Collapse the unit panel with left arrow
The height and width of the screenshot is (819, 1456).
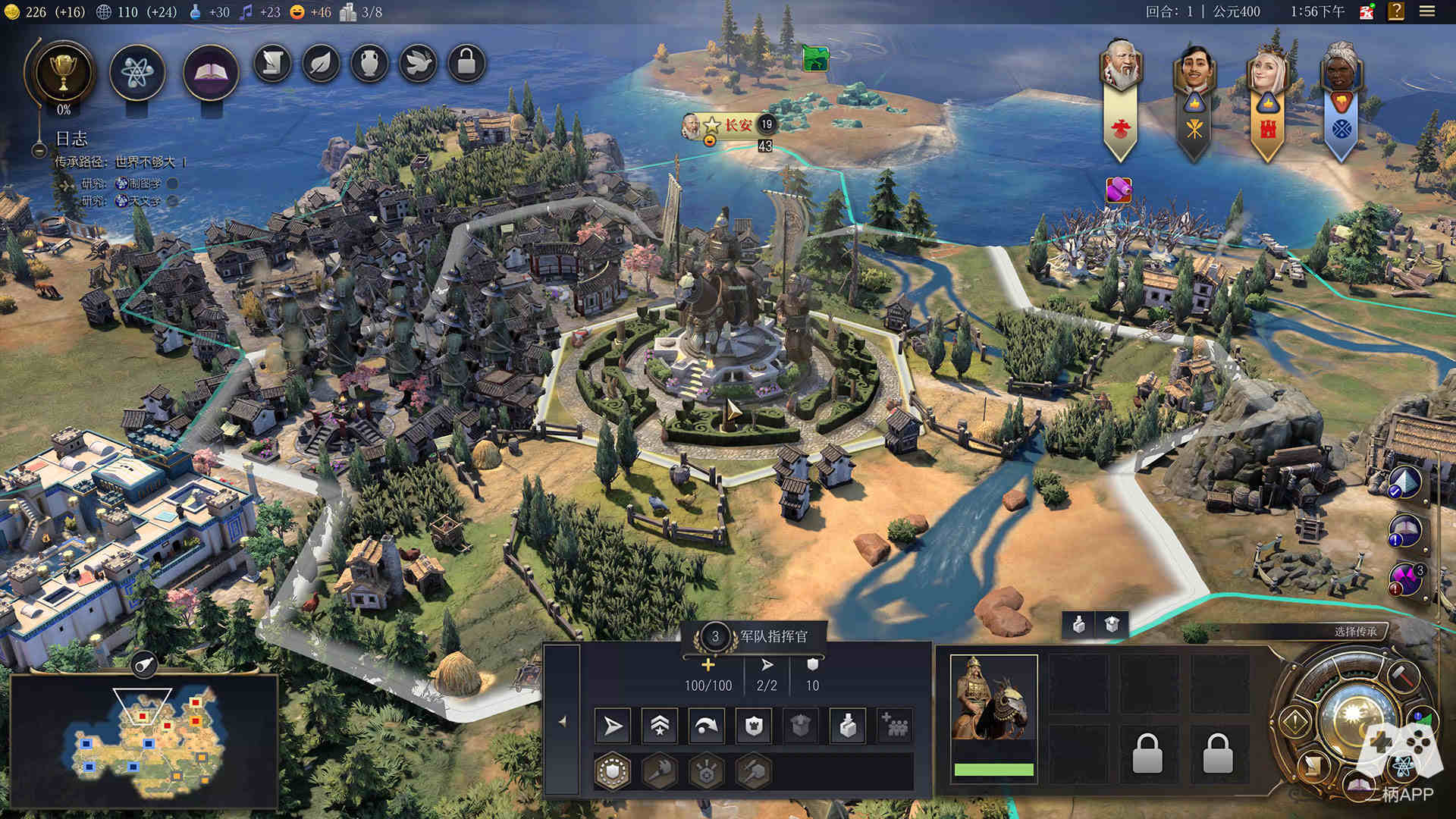(562, 722)
